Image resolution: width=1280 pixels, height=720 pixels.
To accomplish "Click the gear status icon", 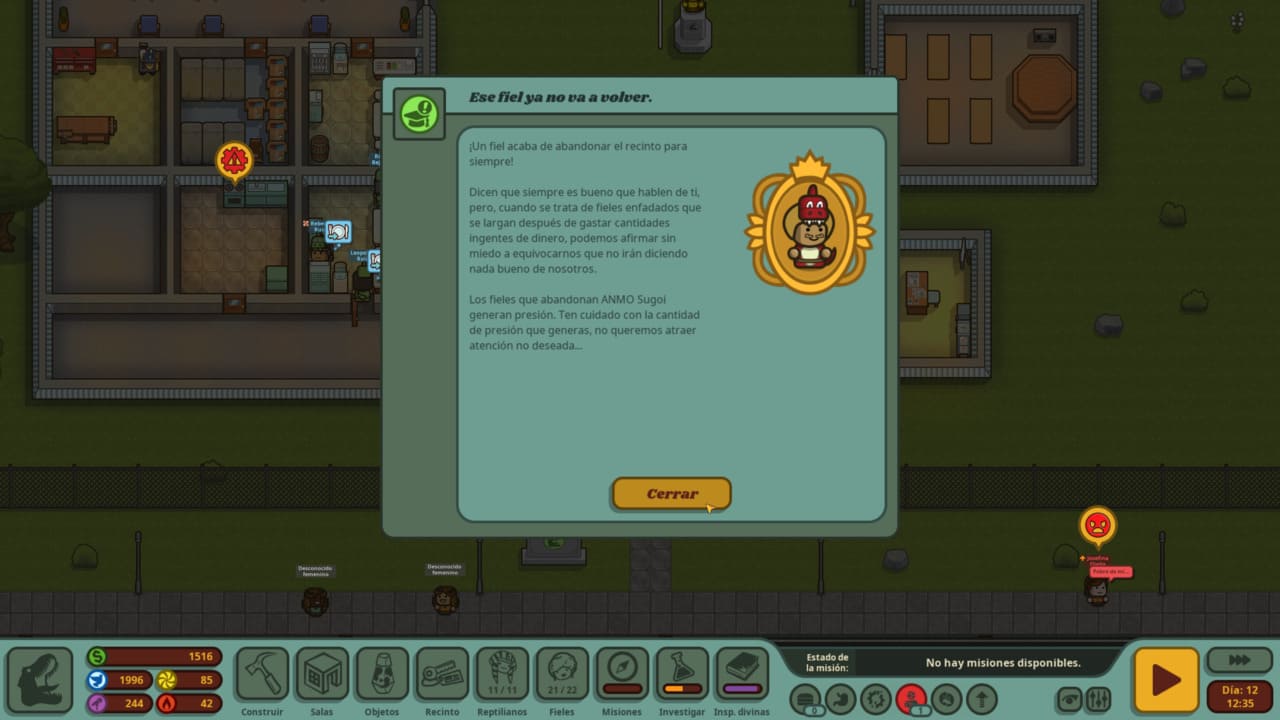I will point(876,698).
